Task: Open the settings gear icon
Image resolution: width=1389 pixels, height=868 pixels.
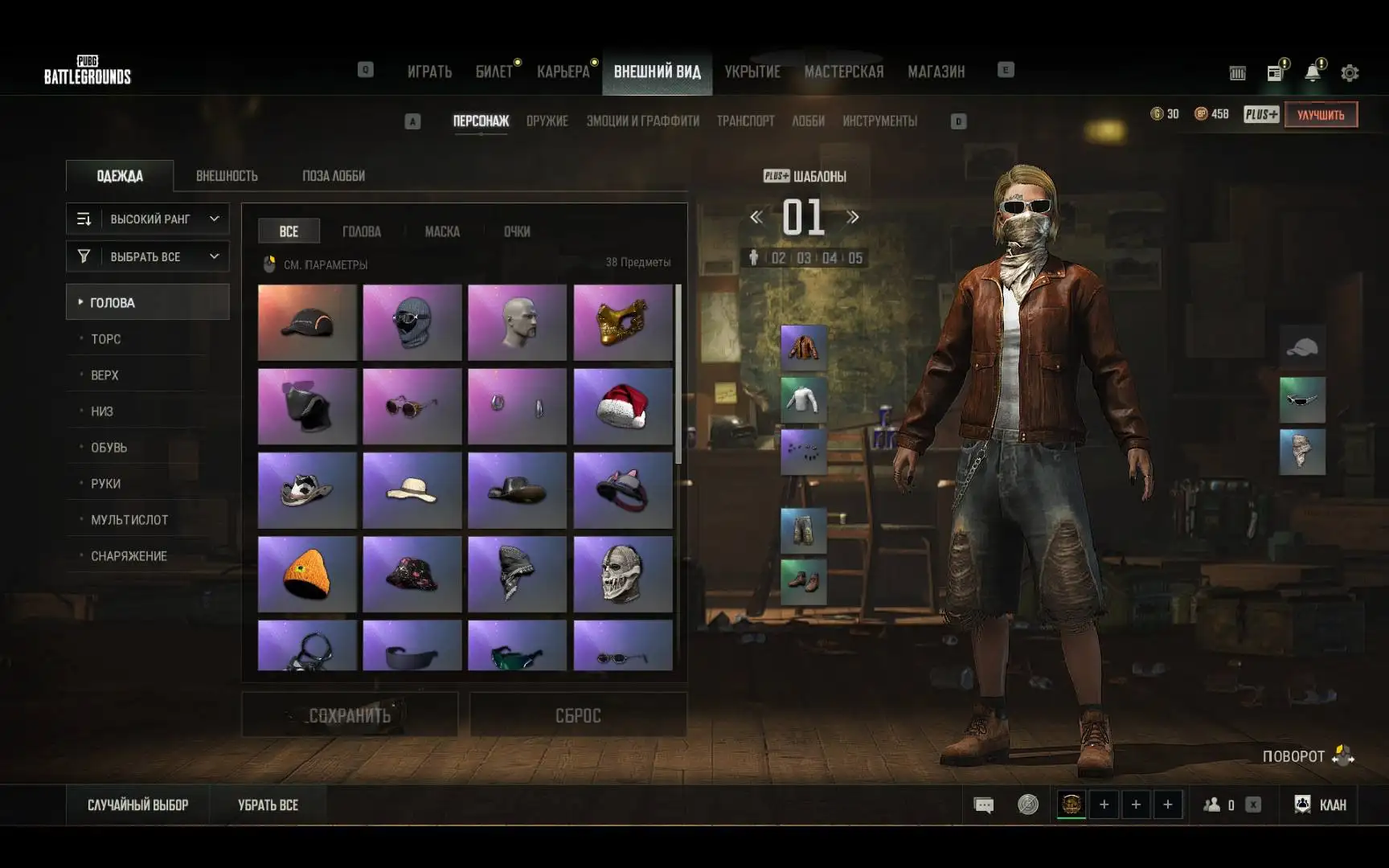Action: [x=1350, y=73]
